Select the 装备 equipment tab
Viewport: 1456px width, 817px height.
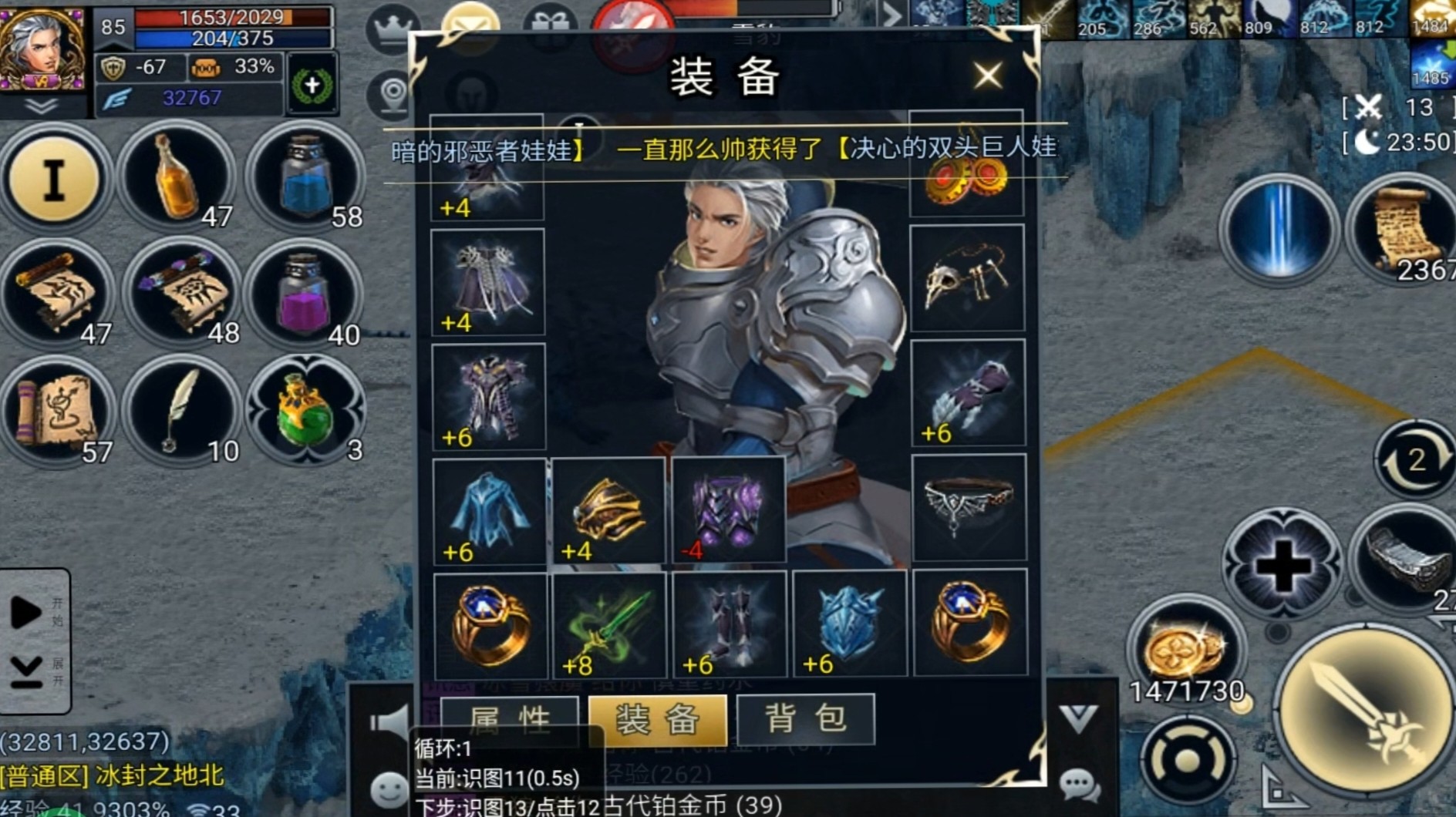tap(657, 719)
